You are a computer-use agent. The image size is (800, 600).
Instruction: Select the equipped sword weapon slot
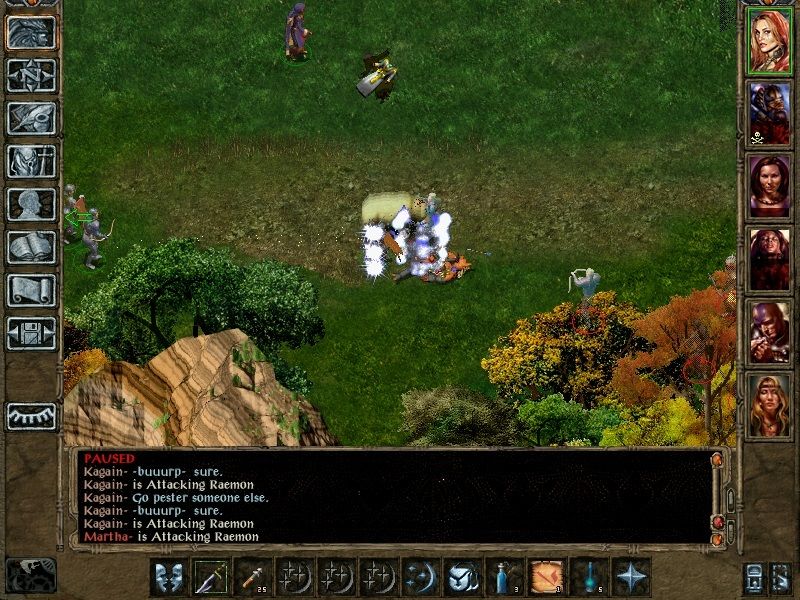(x=212, y=577)
